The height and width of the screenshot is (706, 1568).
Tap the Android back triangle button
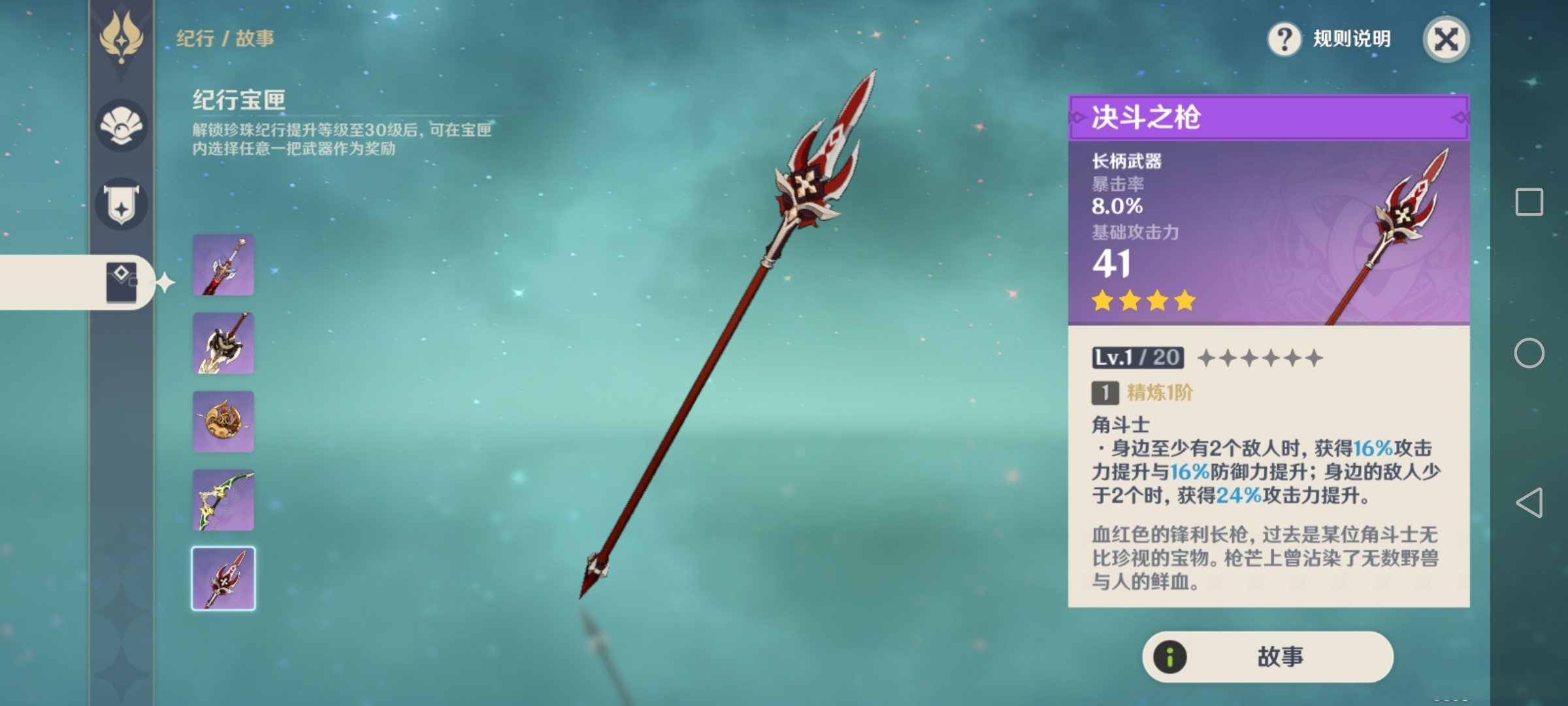[x=1529, y=503]
